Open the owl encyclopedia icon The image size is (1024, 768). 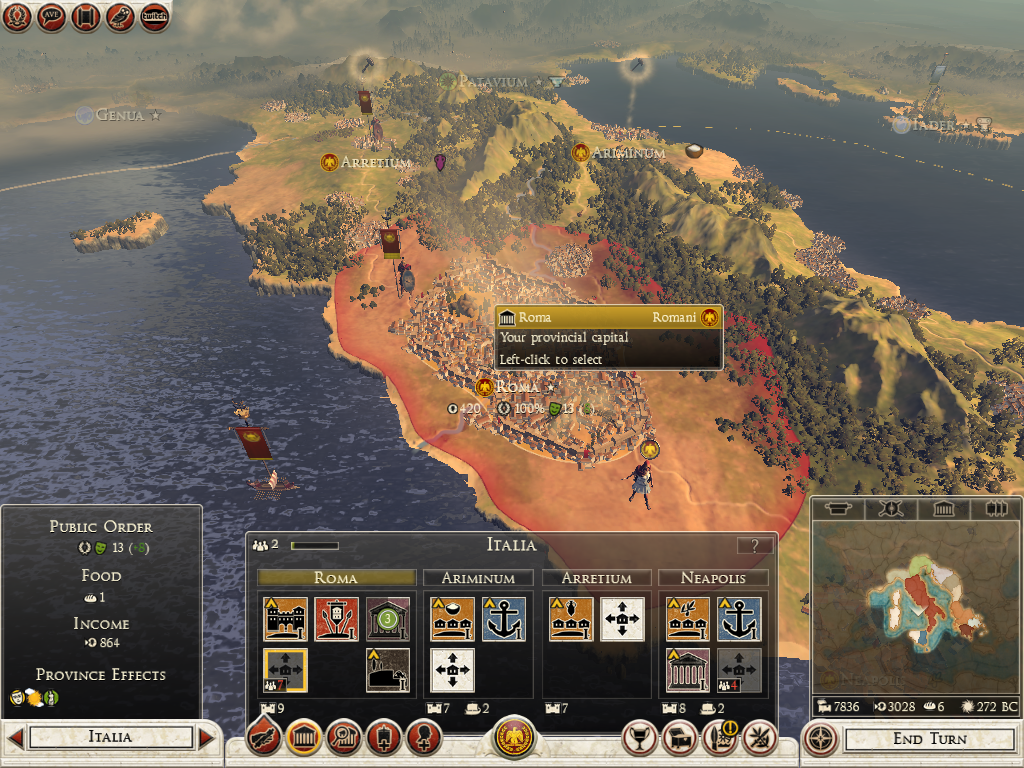[120, 17]
